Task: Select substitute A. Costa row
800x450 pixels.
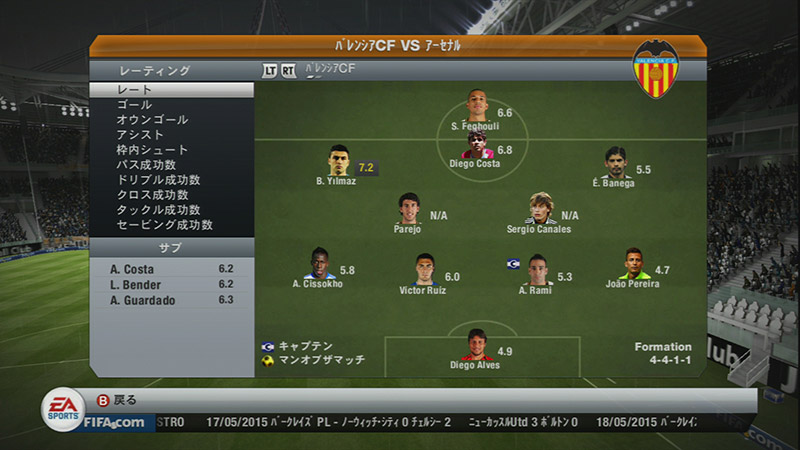Action: pos(170,269)
